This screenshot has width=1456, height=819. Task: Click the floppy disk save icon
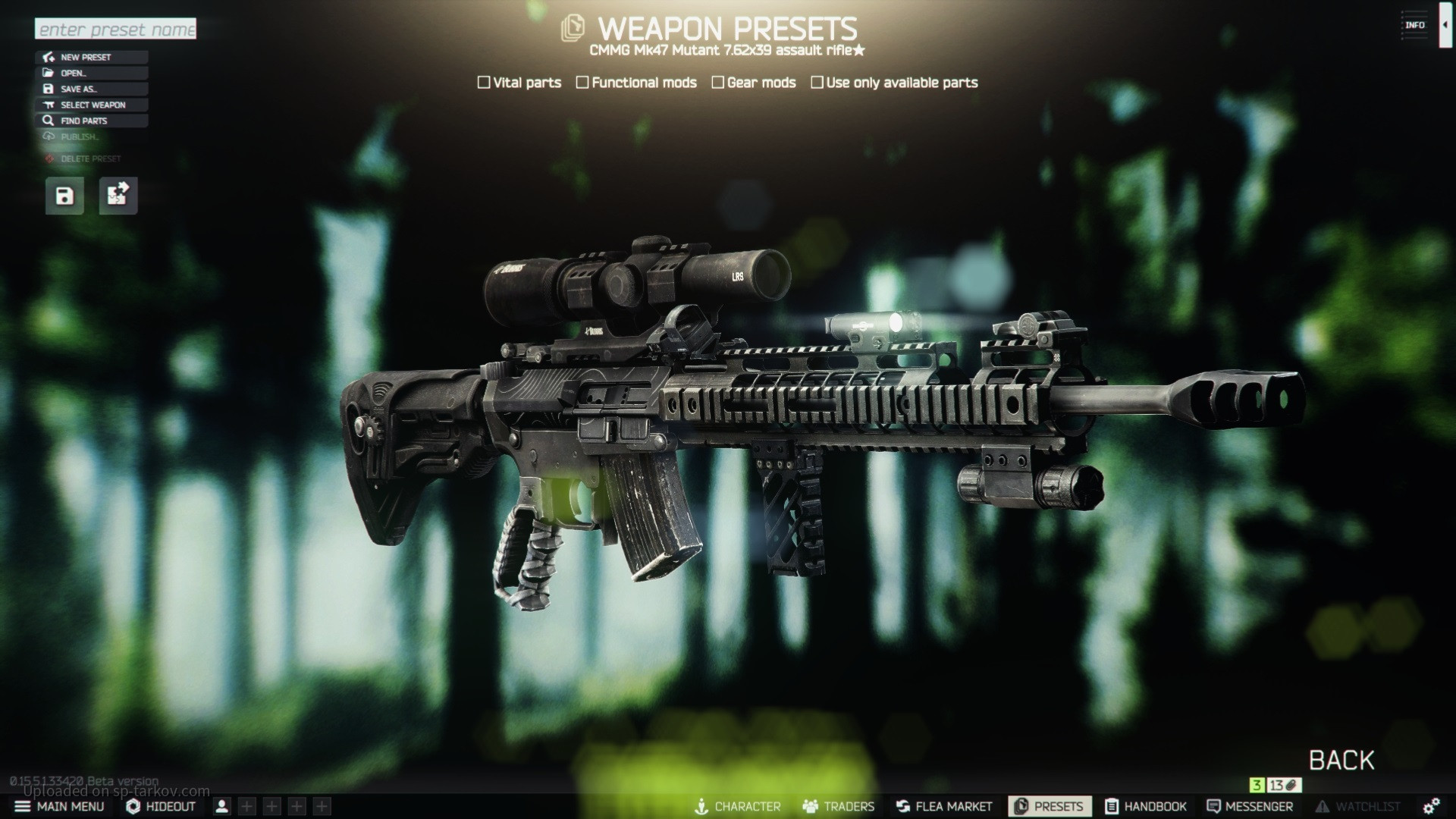[x=64, y=196]
